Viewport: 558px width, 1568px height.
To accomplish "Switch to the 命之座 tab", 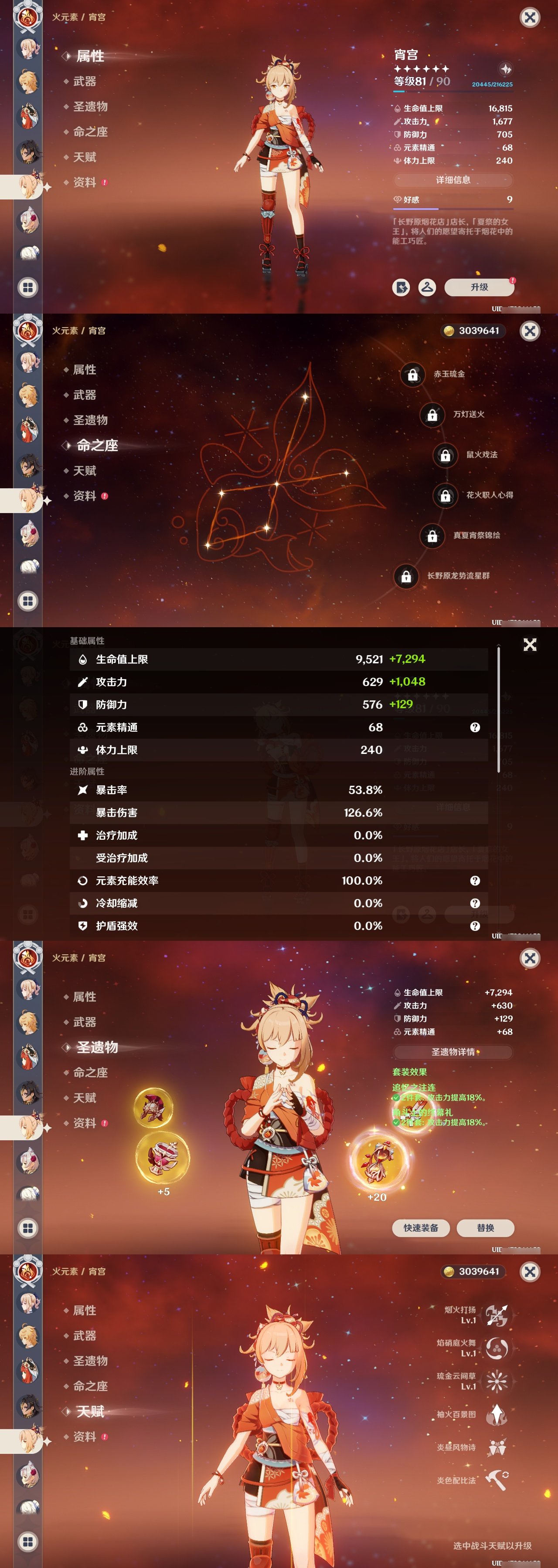I will click(89, 132).
